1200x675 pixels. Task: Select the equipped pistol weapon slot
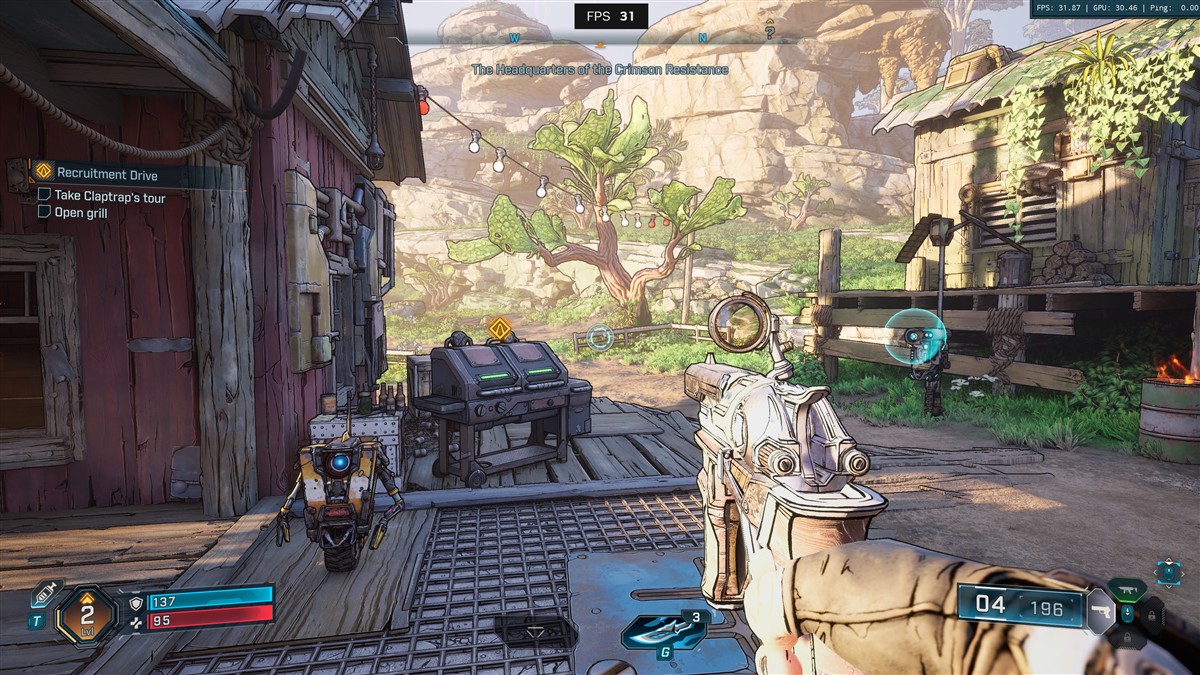[x=1099, y=610]
